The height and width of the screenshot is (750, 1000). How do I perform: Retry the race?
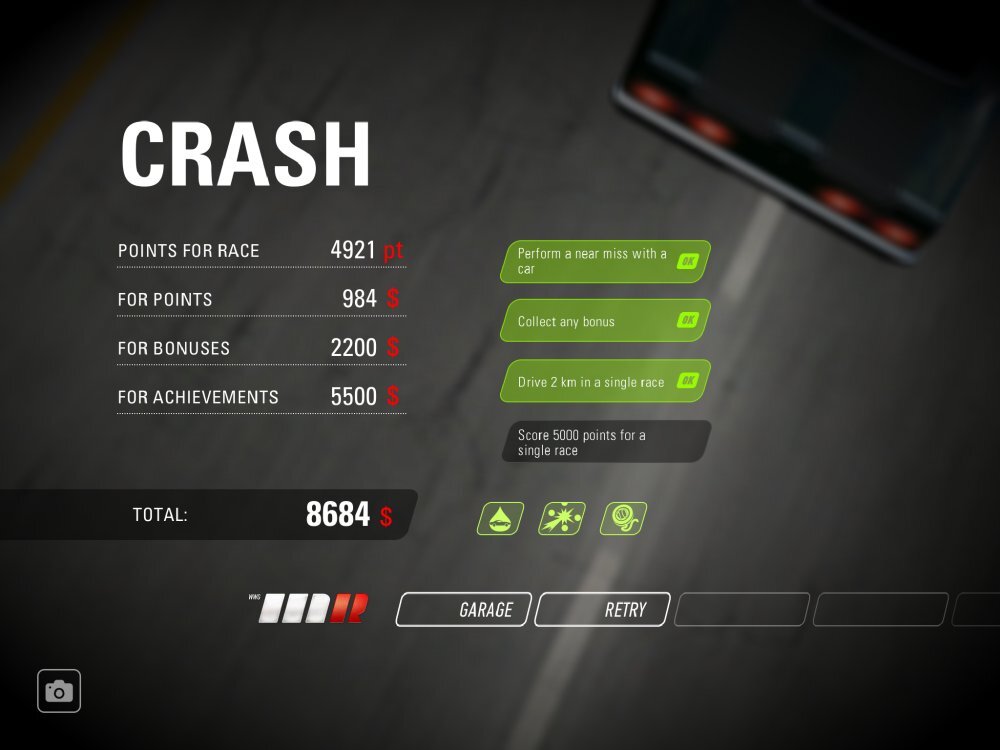pos(602,609)
